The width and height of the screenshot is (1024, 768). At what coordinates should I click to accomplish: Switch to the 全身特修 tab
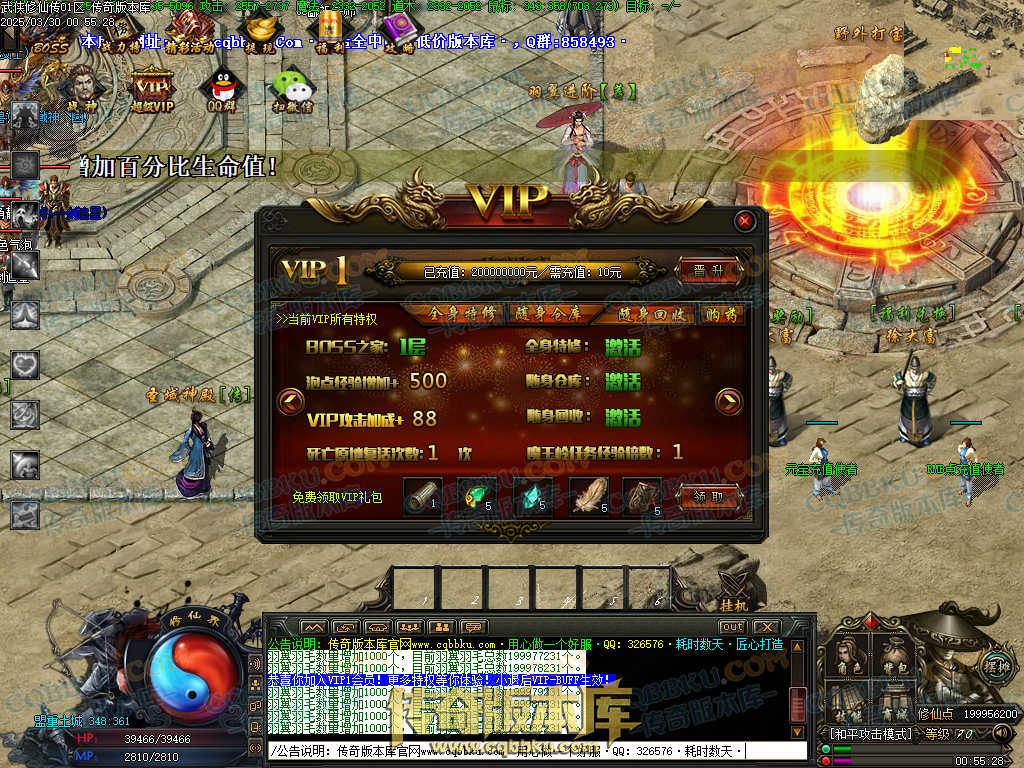[x=461, y=314]
